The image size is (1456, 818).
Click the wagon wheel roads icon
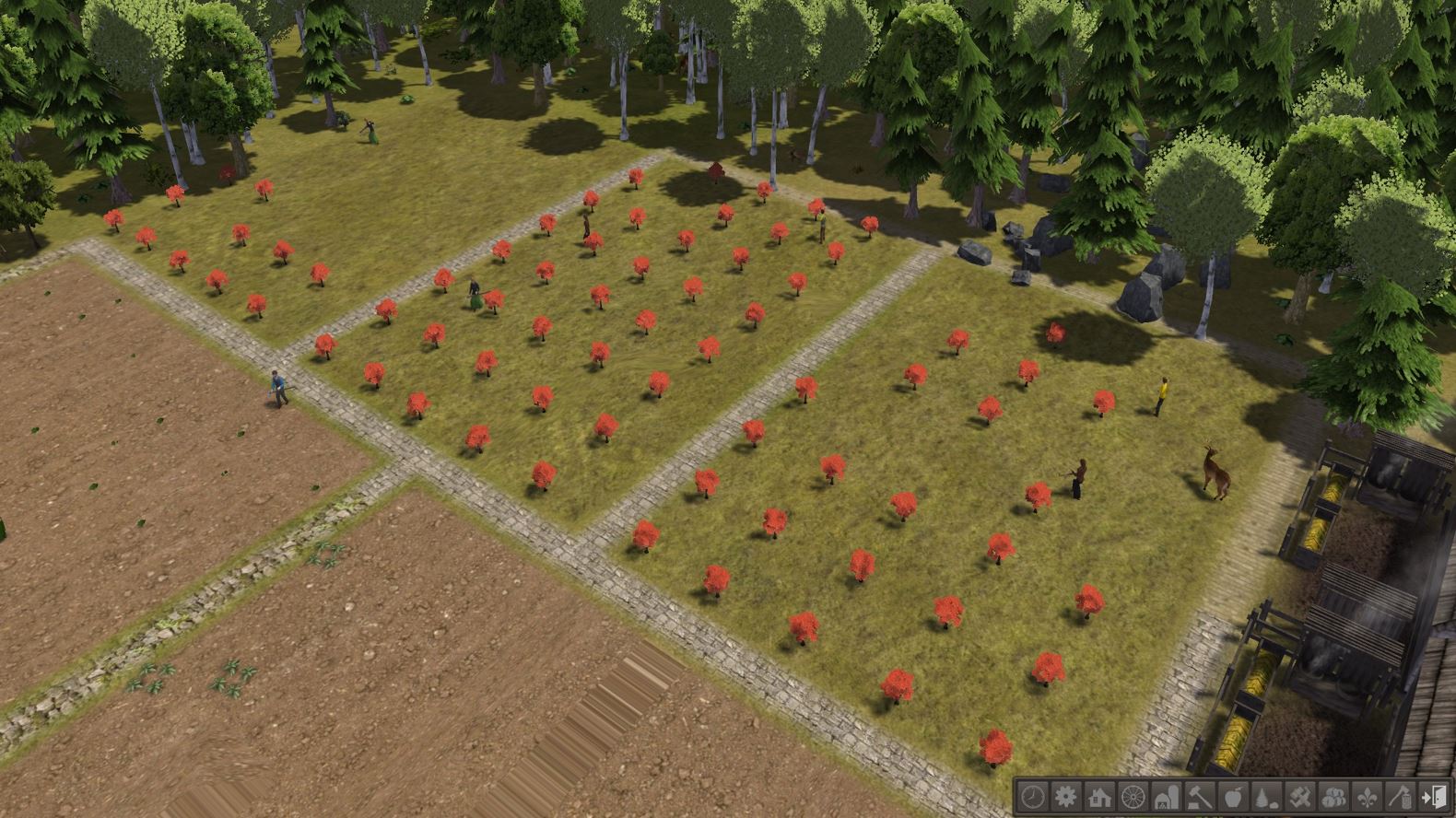(x=1132, y=800)
